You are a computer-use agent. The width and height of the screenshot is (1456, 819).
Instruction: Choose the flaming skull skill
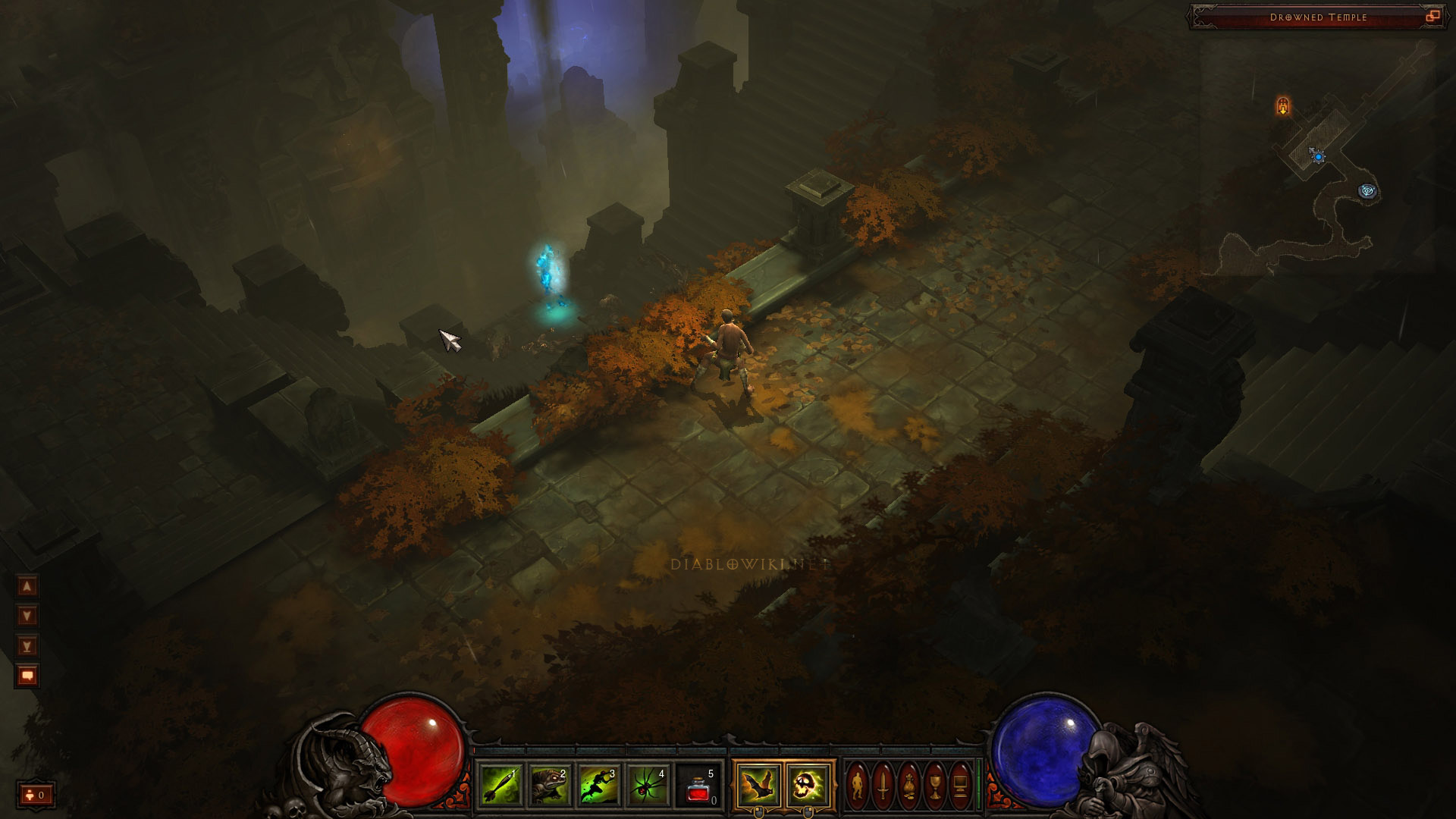pyautogui.click(x=807, y=785)
